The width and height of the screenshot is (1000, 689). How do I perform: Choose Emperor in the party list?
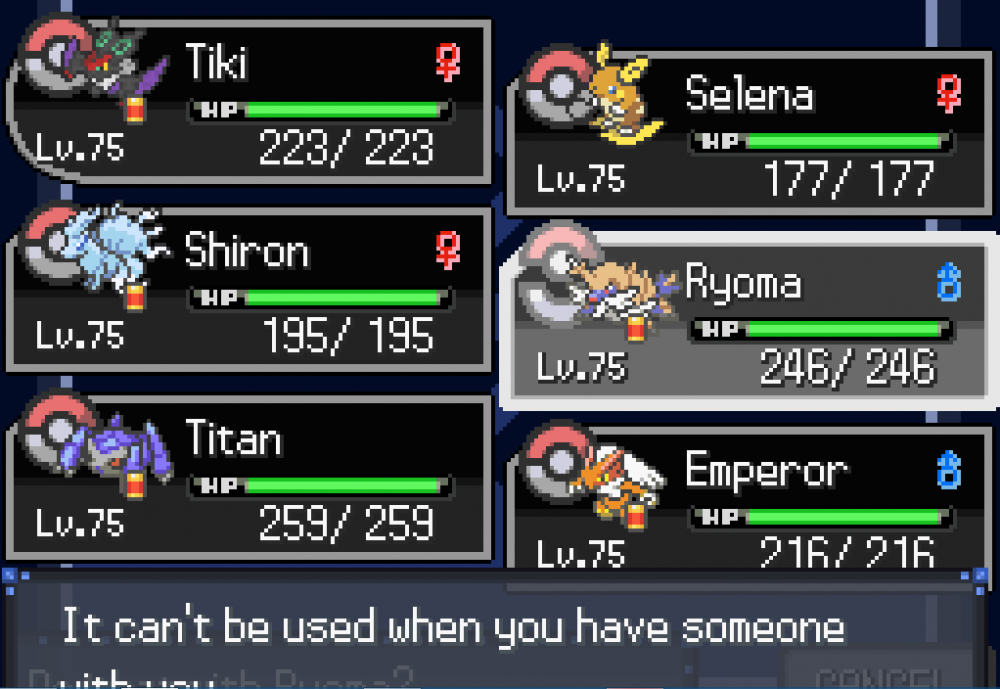pos(750,500)
